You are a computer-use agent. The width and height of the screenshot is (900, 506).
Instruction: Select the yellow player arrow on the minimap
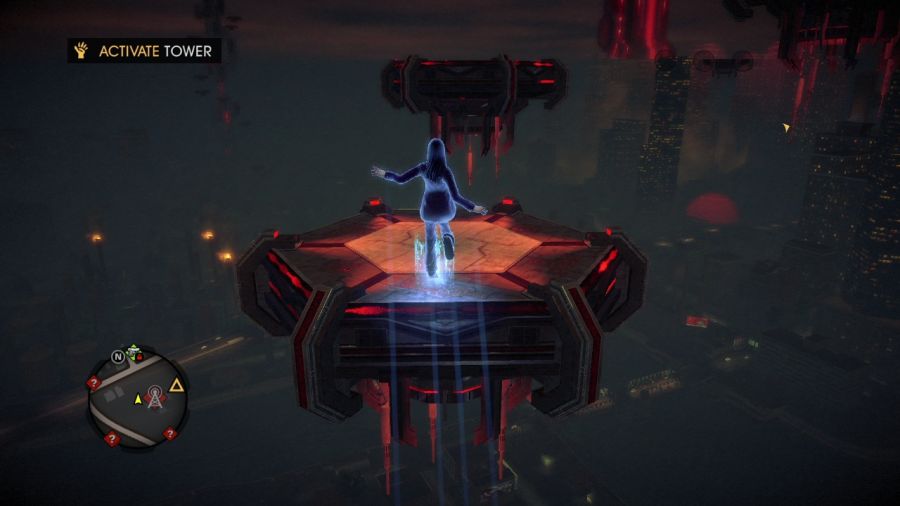pyautogui.click(x=138, y=399)
